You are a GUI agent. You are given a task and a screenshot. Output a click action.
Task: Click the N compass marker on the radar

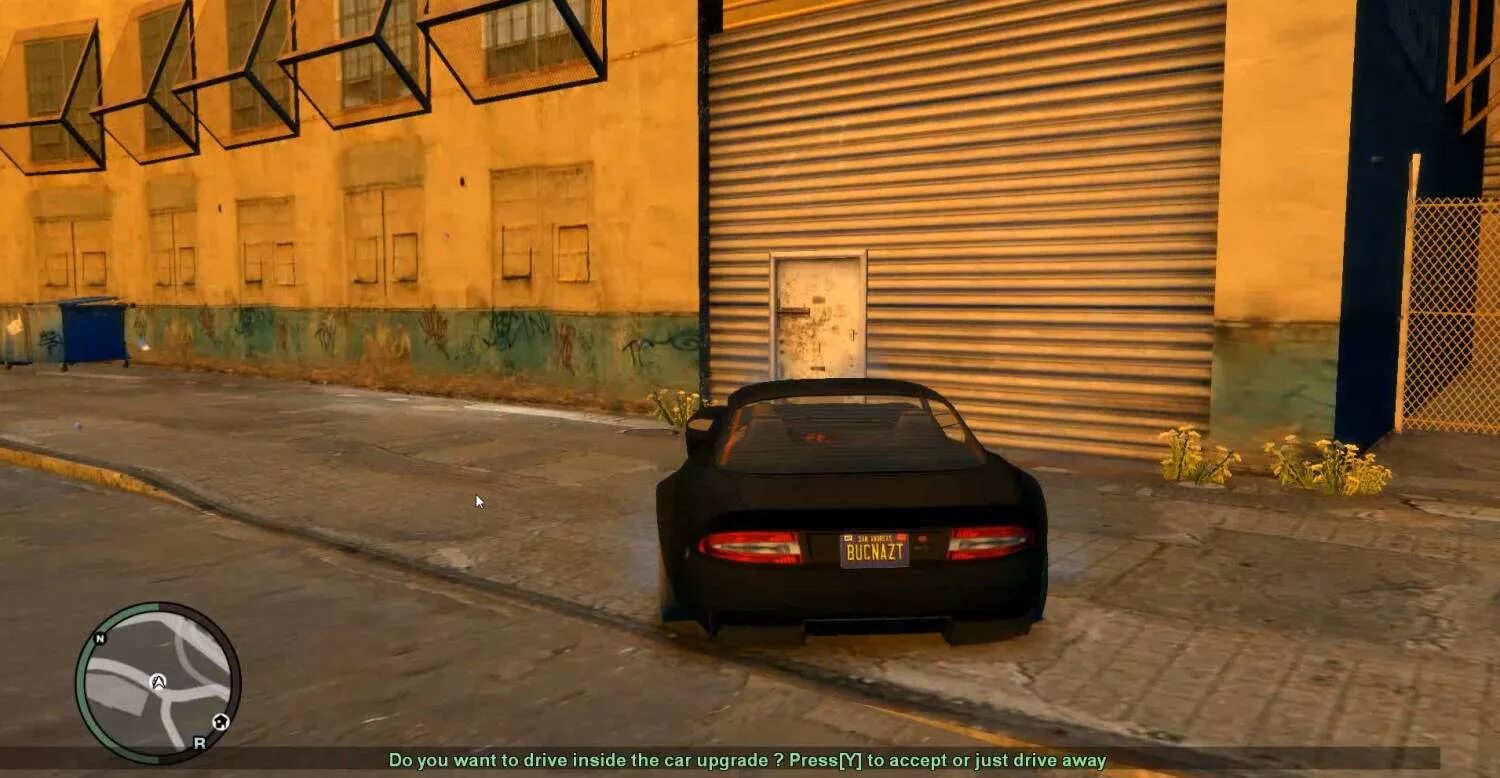(x=99, y=640)
